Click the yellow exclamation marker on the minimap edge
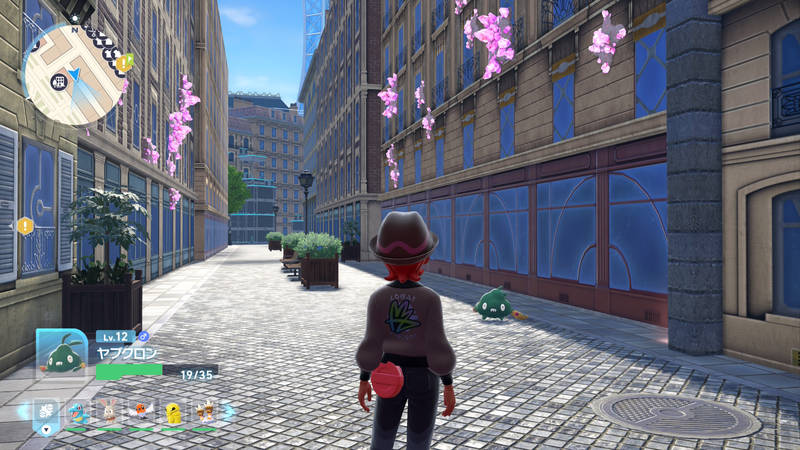Image resolution: width=800 pixels, height=450 pixels. click(x=124, y=63)
